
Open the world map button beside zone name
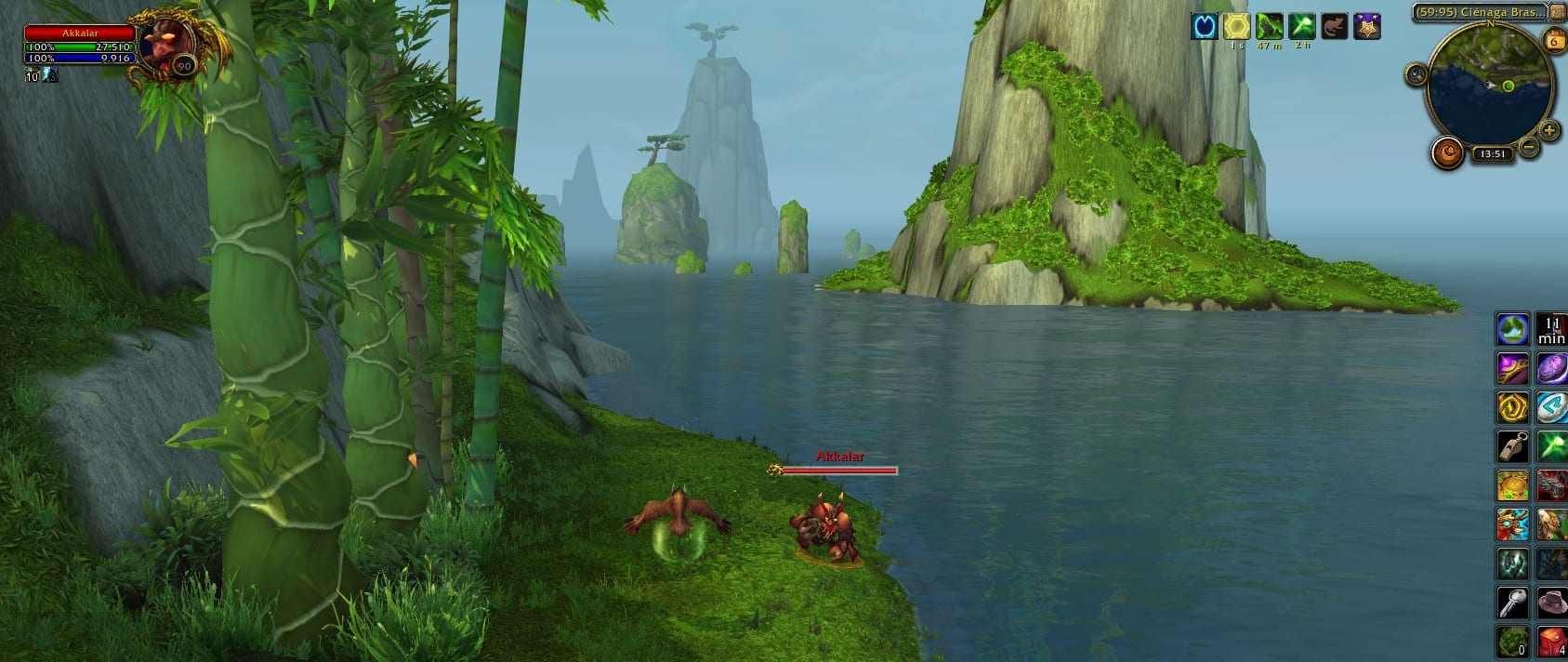tap(1557, 12)
